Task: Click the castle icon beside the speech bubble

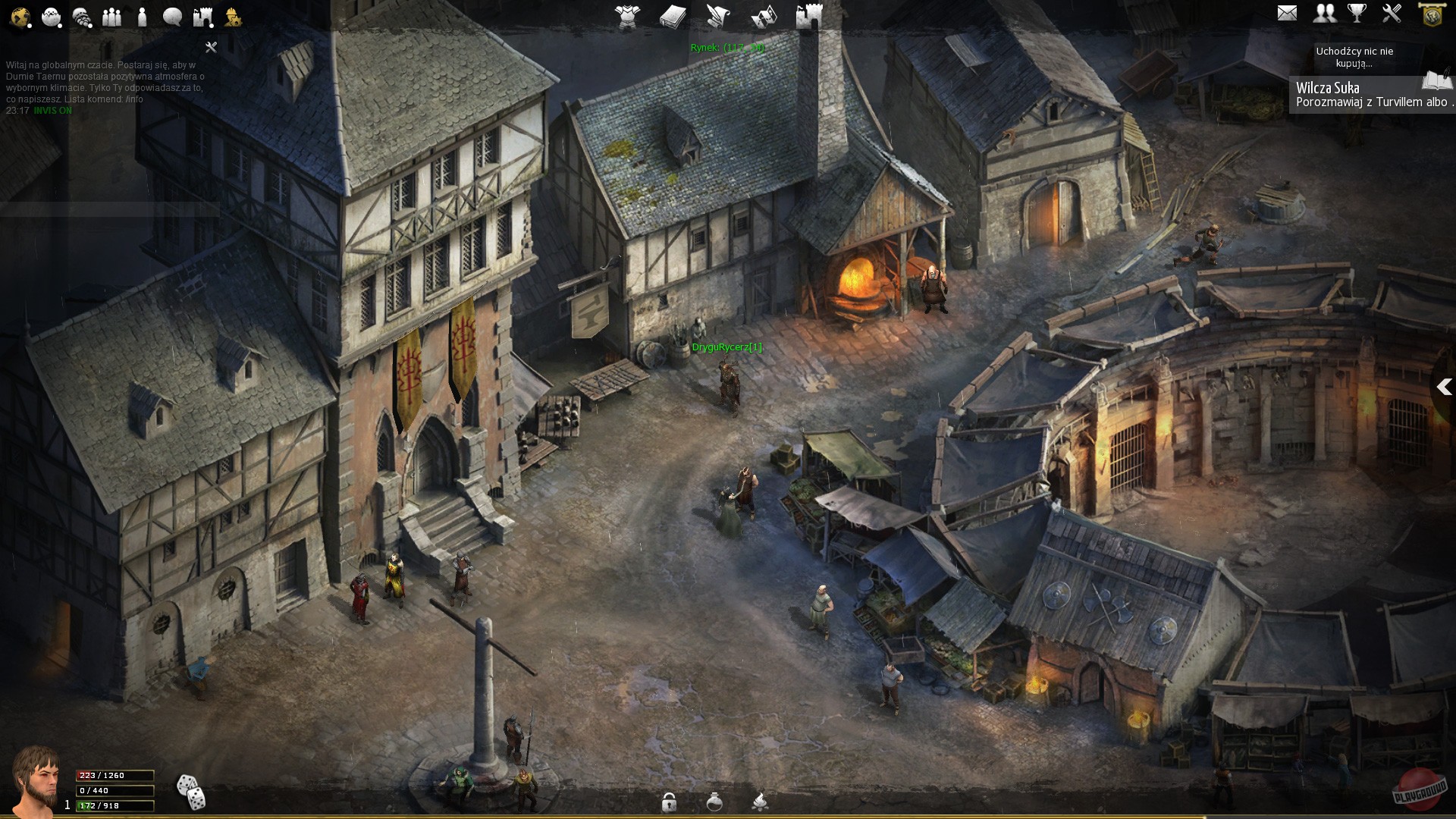Action: click(x=202, y=17)
